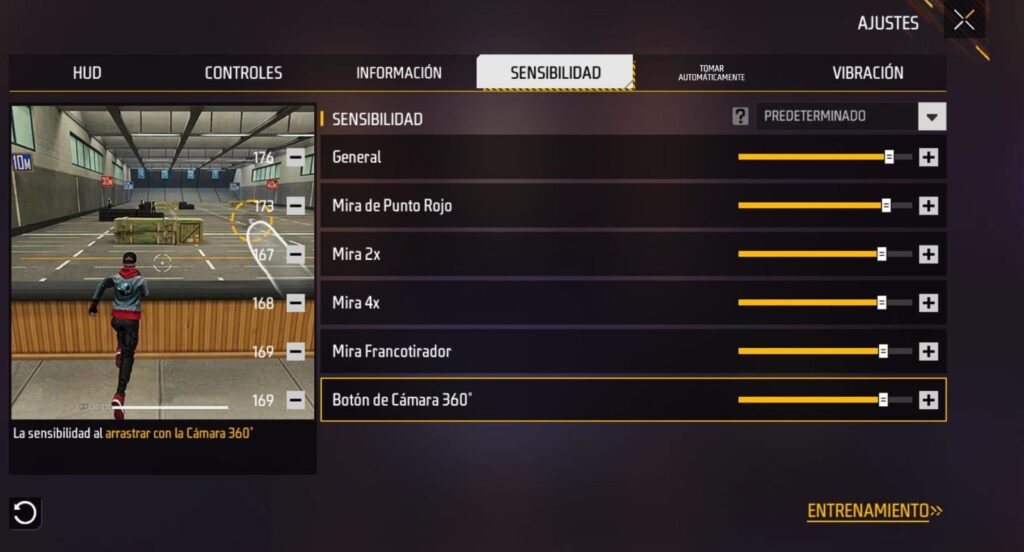Screen dimensions: 1024x552
Task: Click the Mira 2x sensitivity slider
Action: click(x=824, y=254)
